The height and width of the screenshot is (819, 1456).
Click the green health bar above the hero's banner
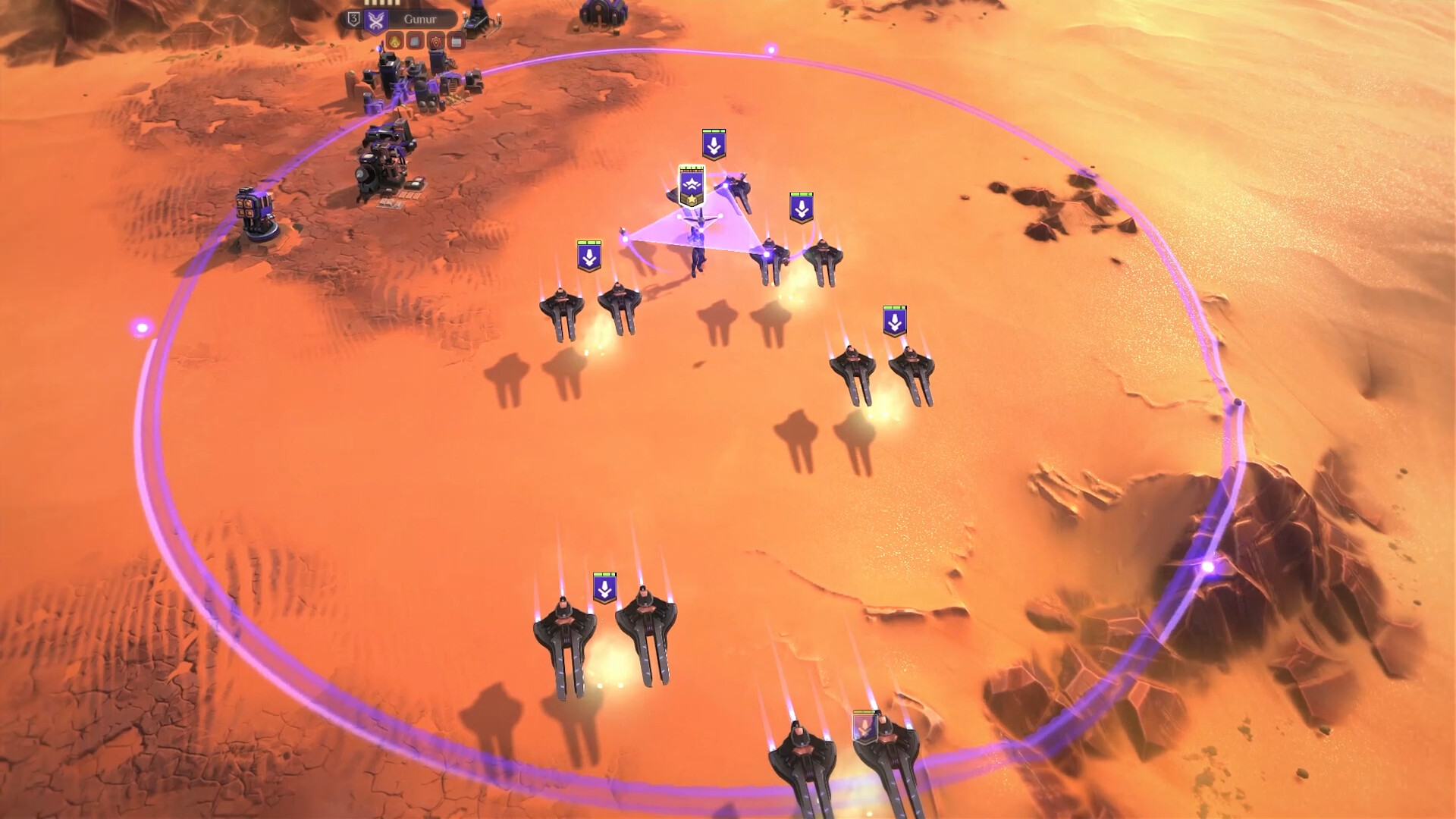(691, 168)
